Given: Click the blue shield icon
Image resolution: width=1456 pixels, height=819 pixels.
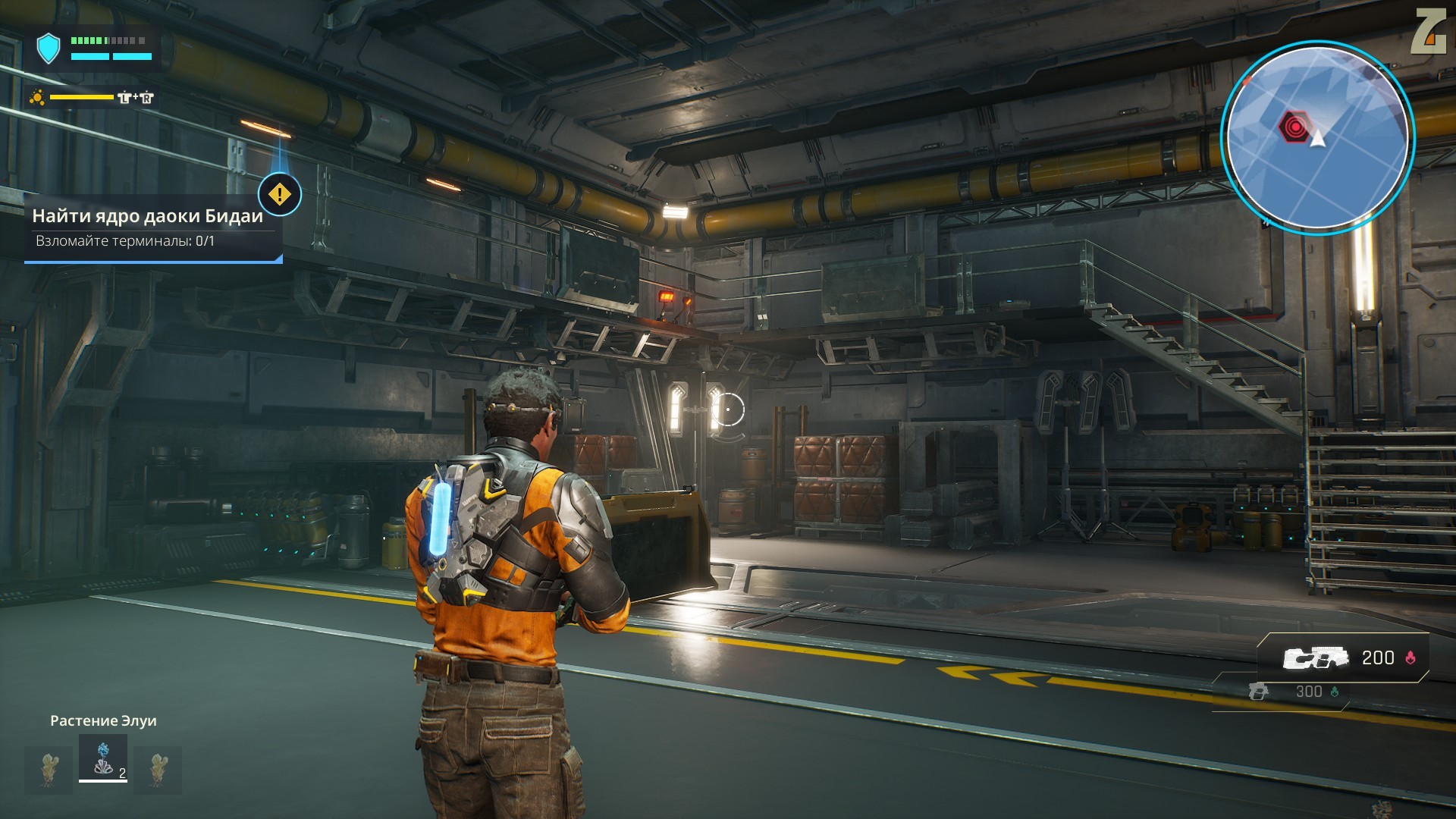Looking at the screenshot, I should click(x=49, y=49).
